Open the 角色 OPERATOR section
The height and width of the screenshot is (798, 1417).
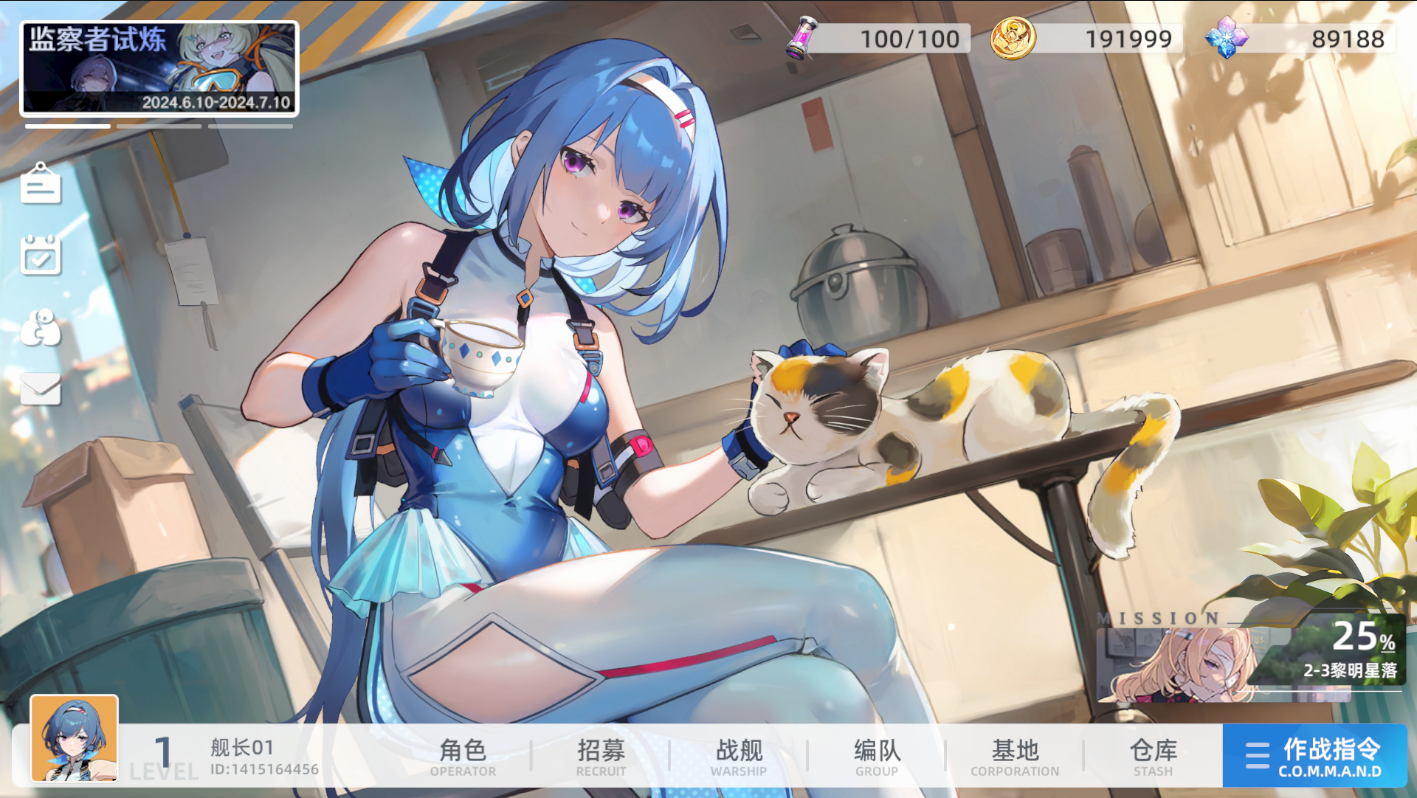click(462, 756)
